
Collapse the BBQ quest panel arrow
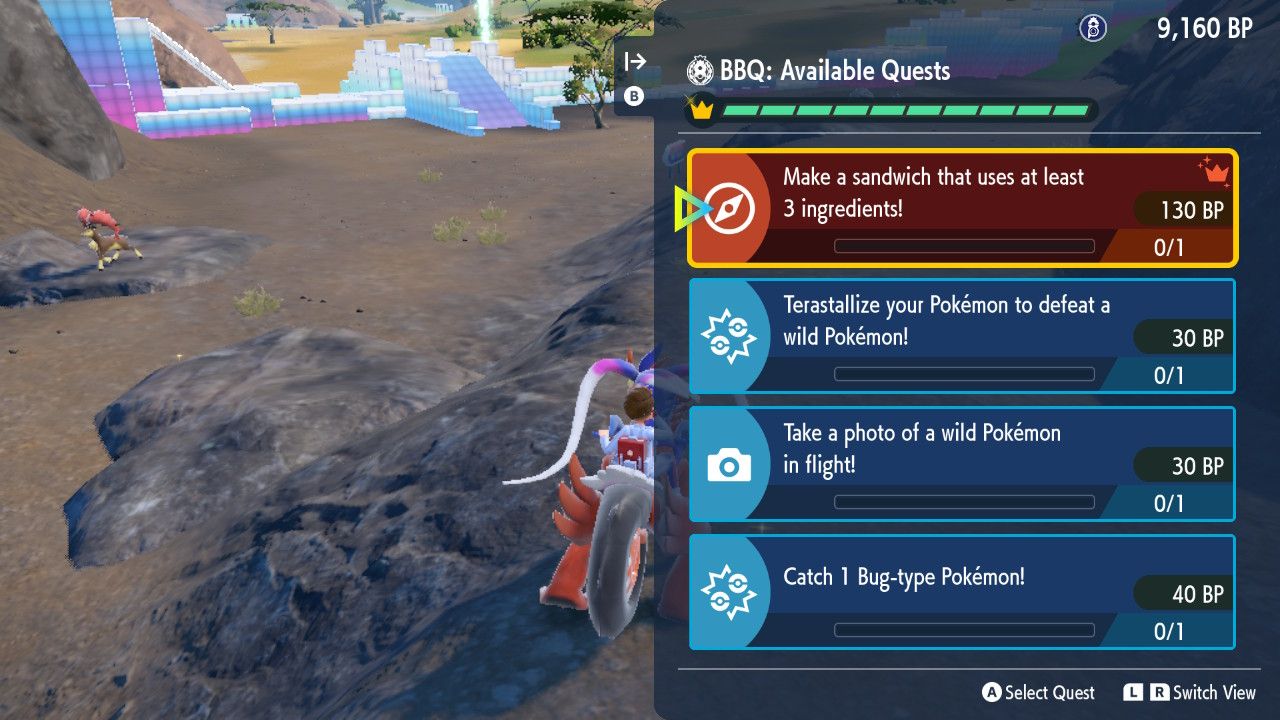tap(635, 62)
